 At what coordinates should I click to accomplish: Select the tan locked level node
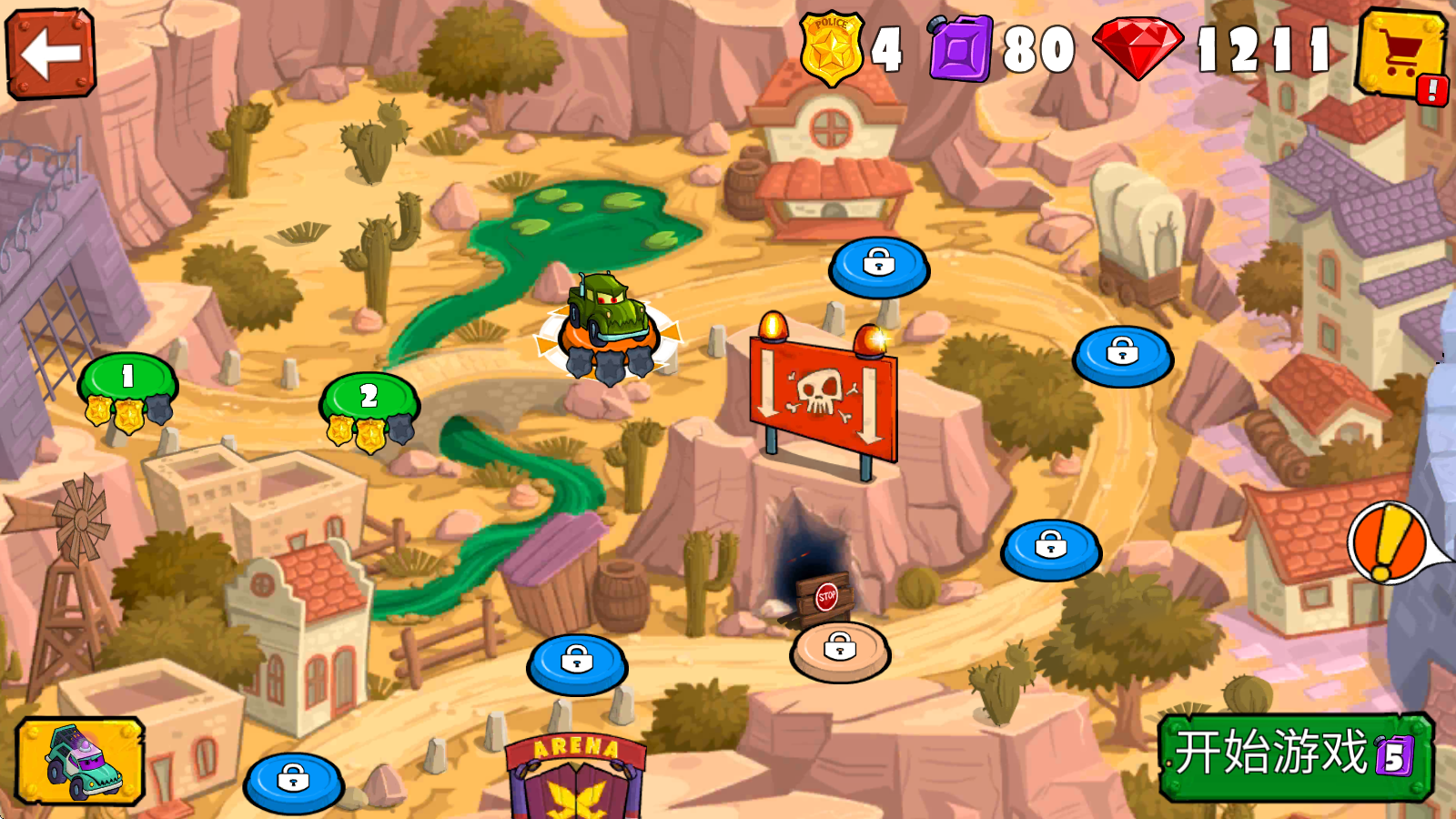click(x=839, y=650)
